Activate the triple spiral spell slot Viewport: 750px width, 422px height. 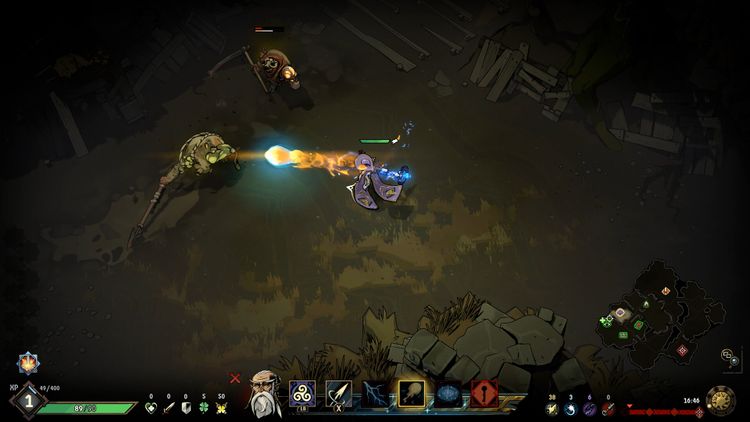[302, 394]
